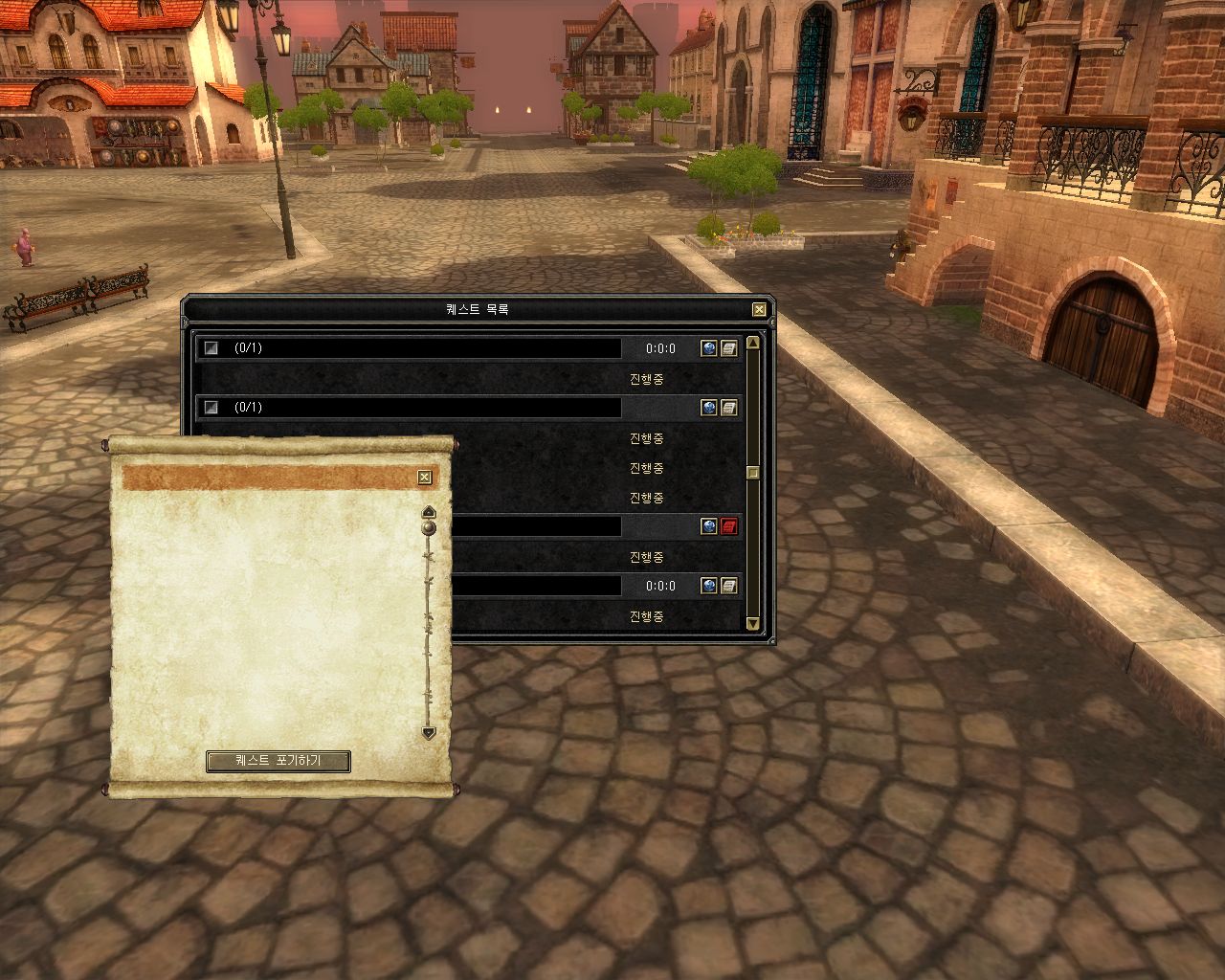
Task: Toggle the second quest row's checkbox
Action: 212,408
